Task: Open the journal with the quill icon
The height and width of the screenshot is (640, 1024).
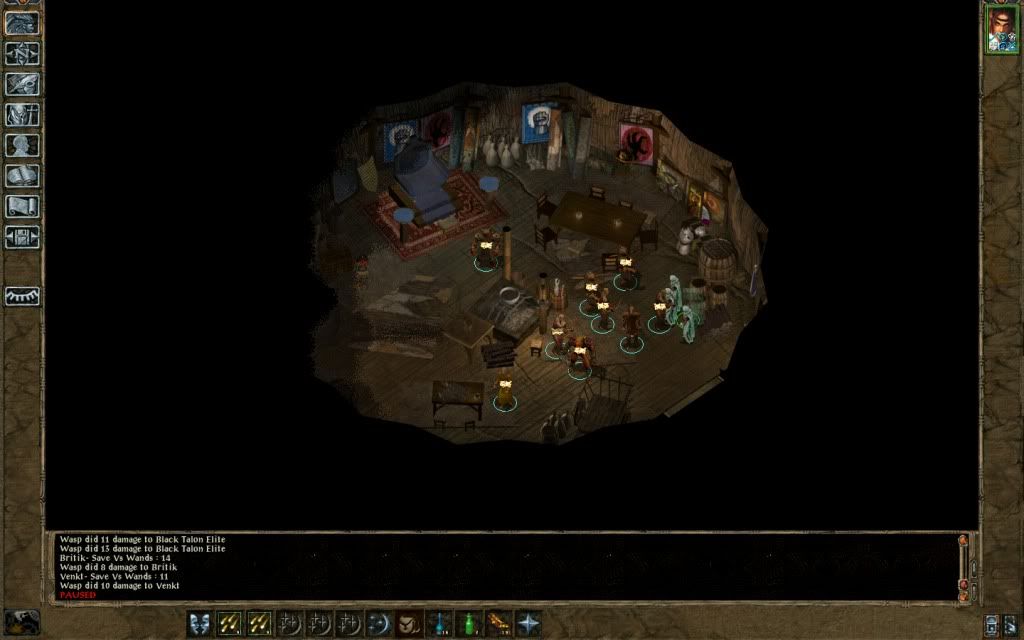Action: click(22, 84)
